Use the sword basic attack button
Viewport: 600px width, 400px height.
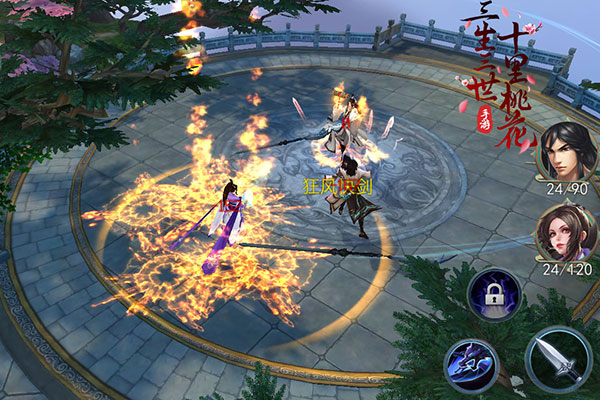tap(558, 359)
